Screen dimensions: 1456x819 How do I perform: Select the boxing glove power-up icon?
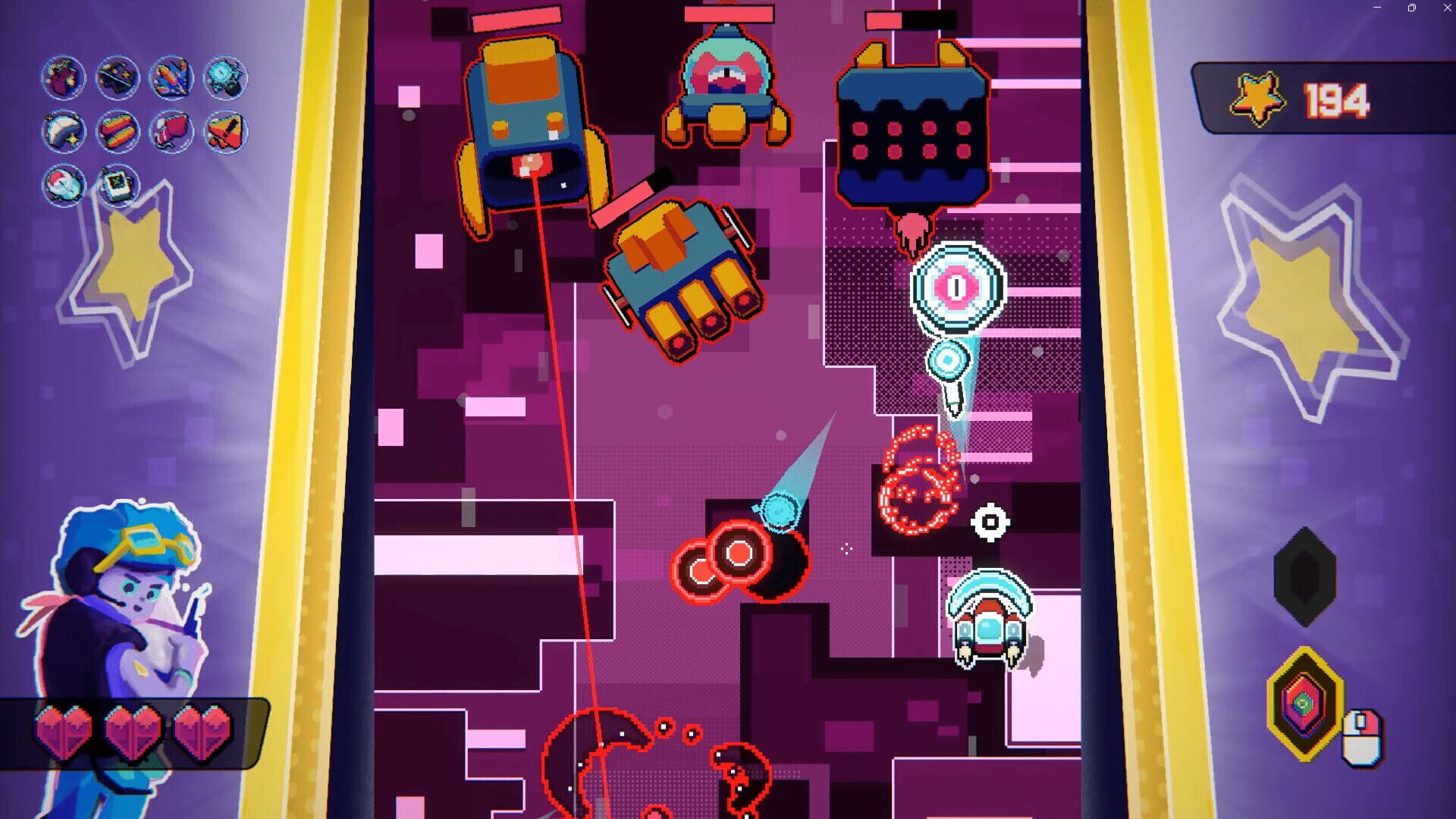coord(171,131)
